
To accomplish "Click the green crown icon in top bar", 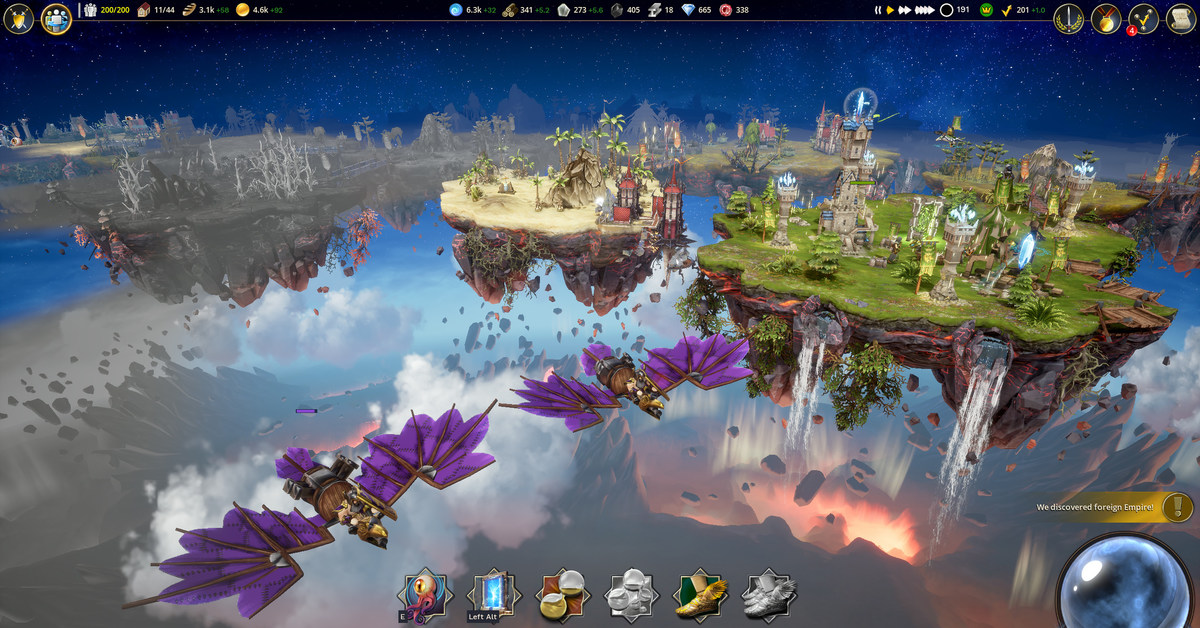I will (x=985, y=10).
